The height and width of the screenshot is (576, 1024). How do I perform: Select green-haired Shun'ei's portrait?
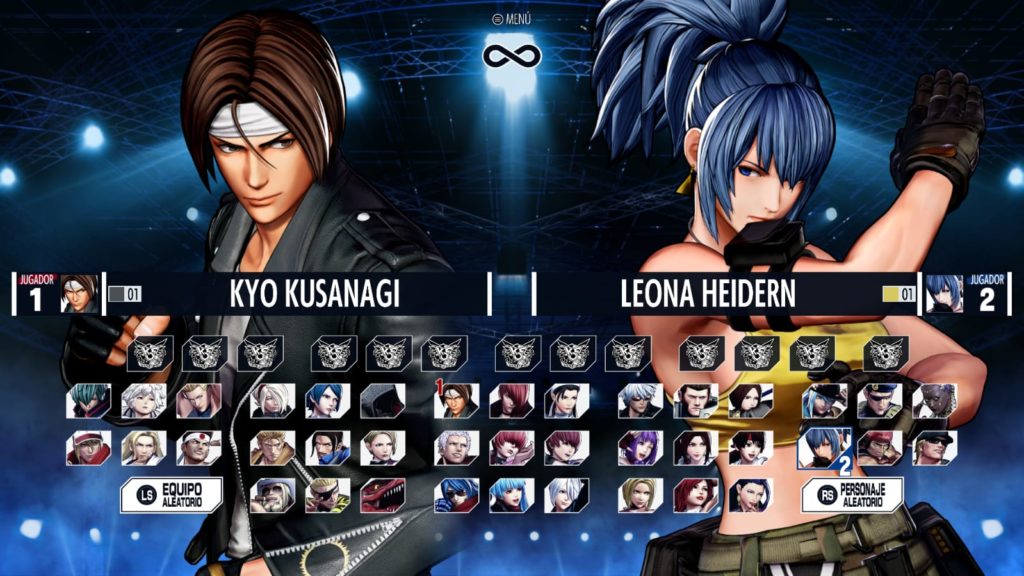point(89,401)
